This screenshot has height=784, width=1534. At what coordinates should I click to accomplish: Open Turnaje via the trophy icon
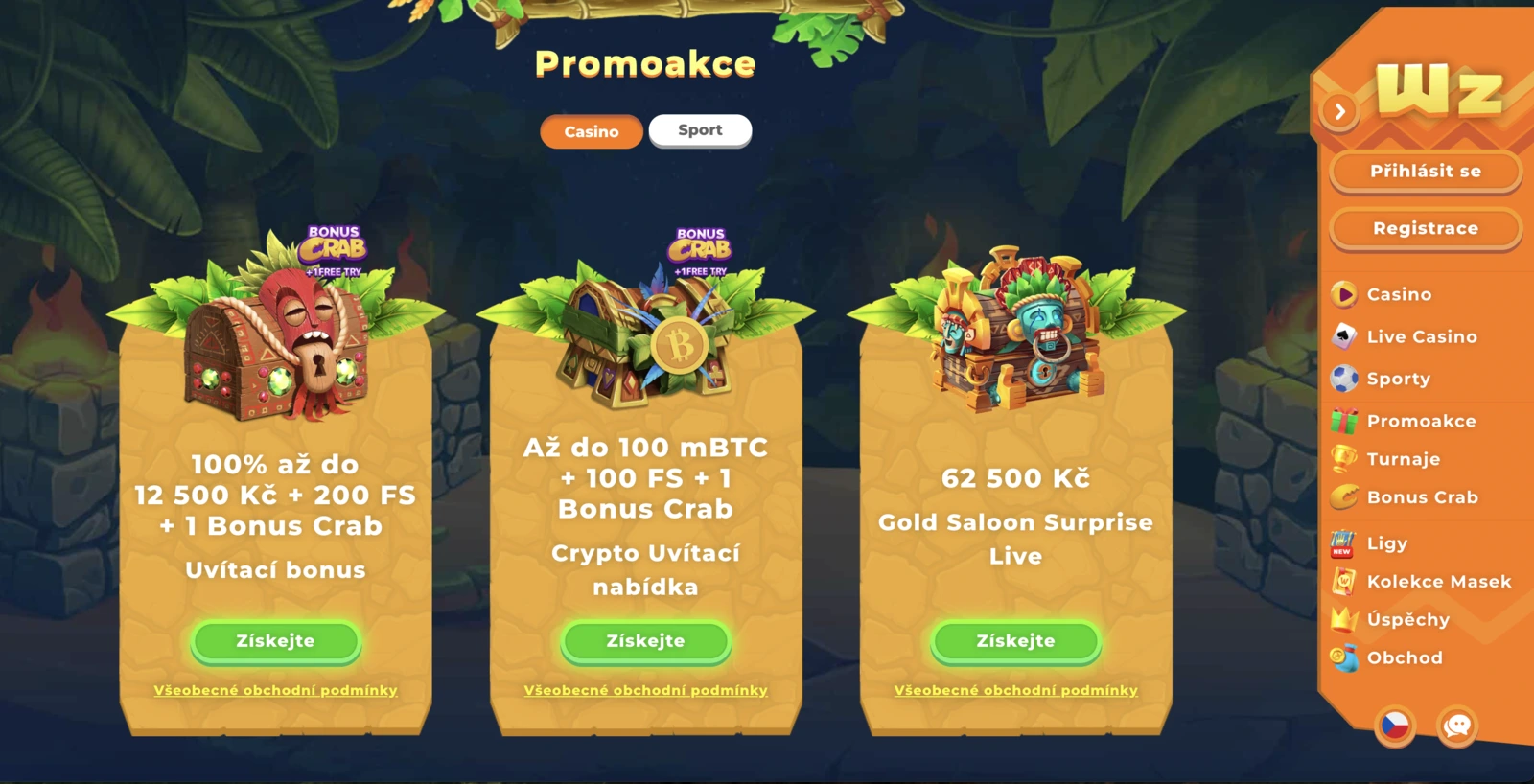(1345, 459)
